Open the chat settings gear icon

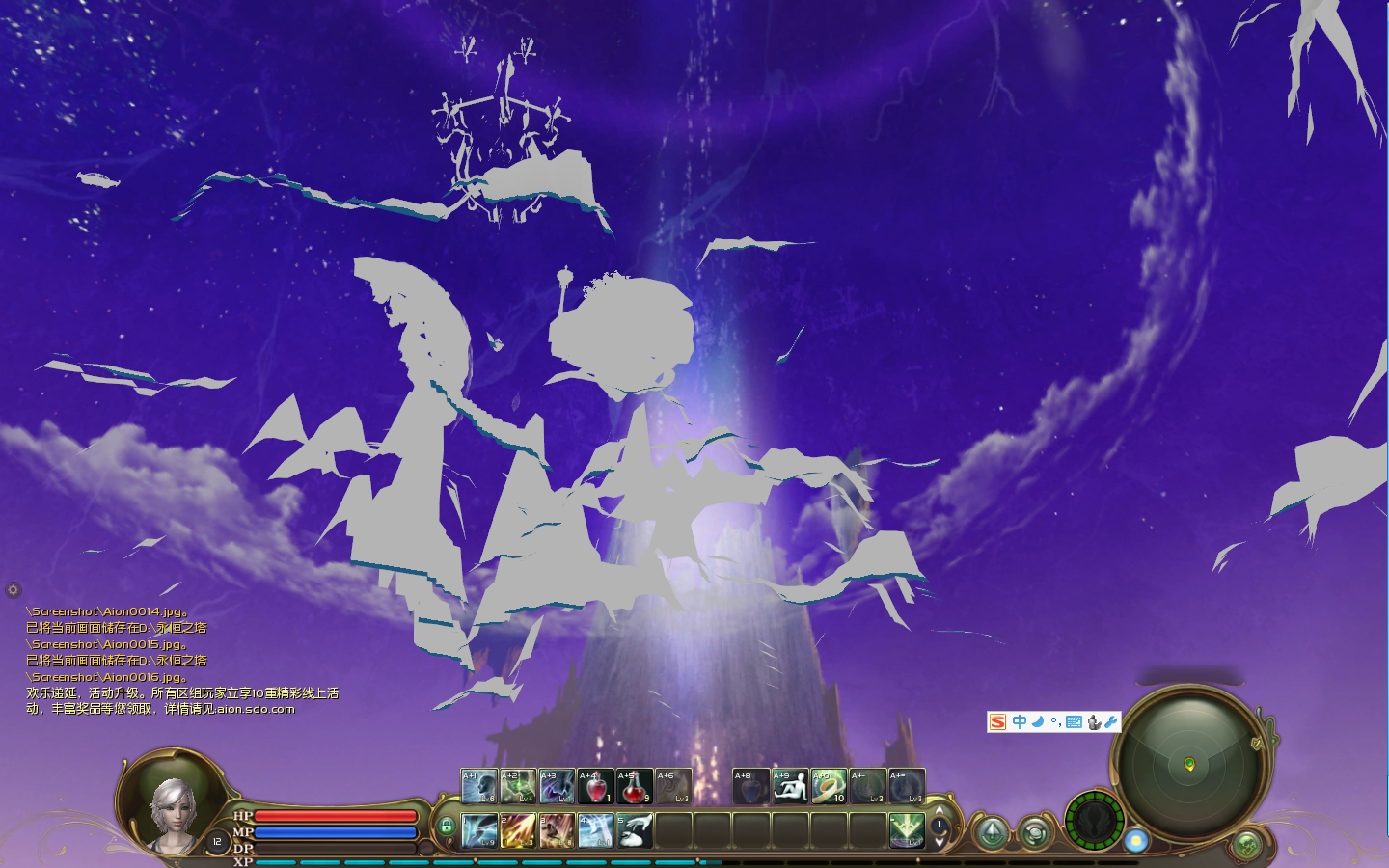pyautogui.click(x=14, y=589)
